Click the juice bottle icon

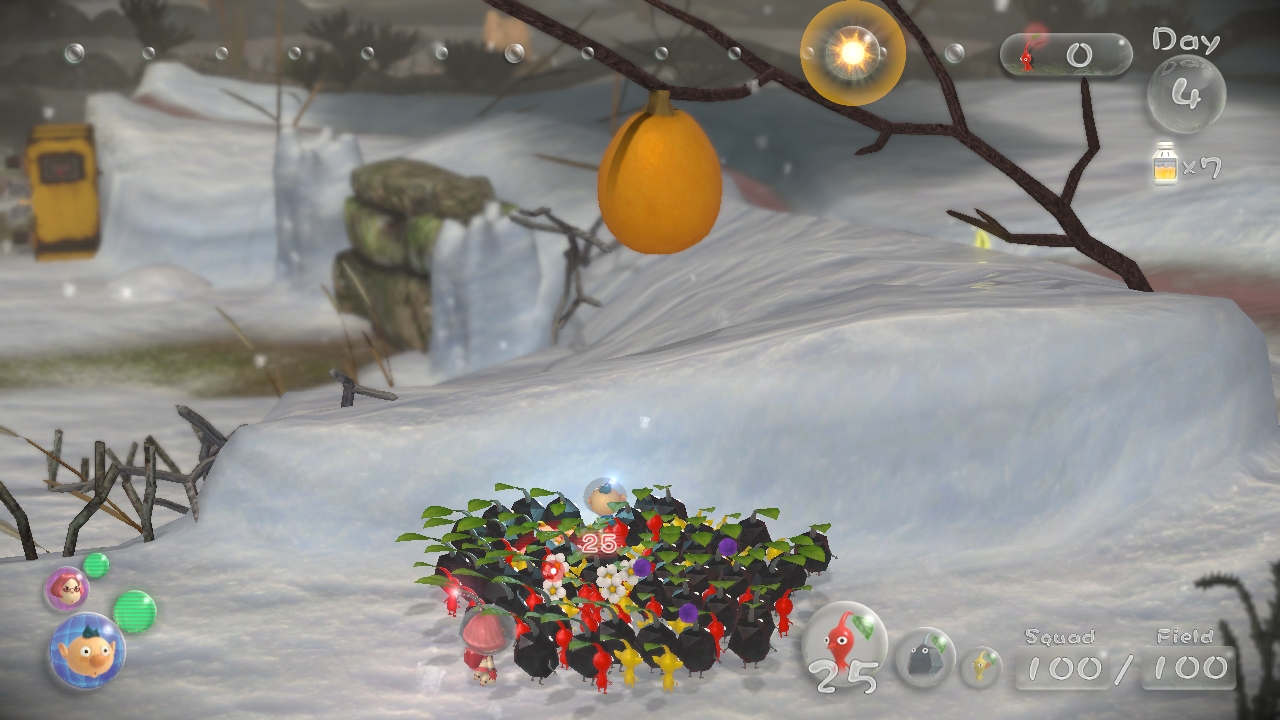point(1164,163)
